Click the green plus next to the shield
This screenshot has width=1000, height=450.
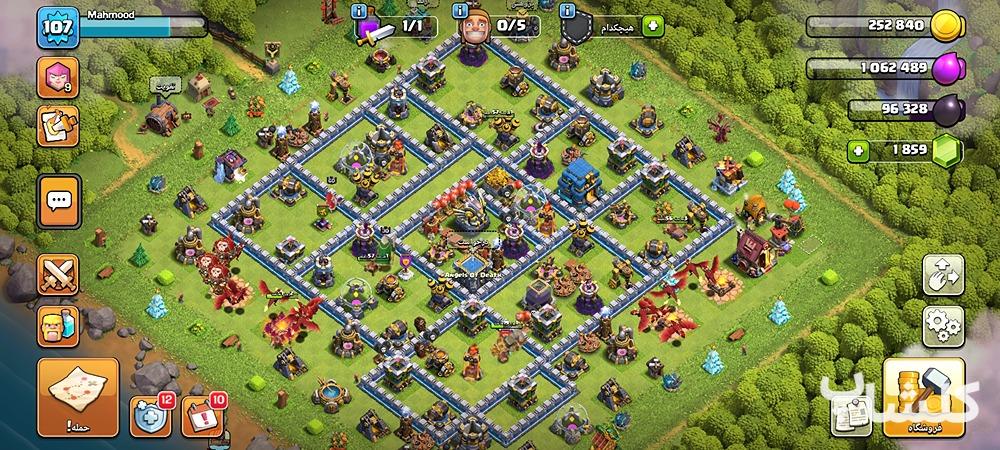pos(652,26)
